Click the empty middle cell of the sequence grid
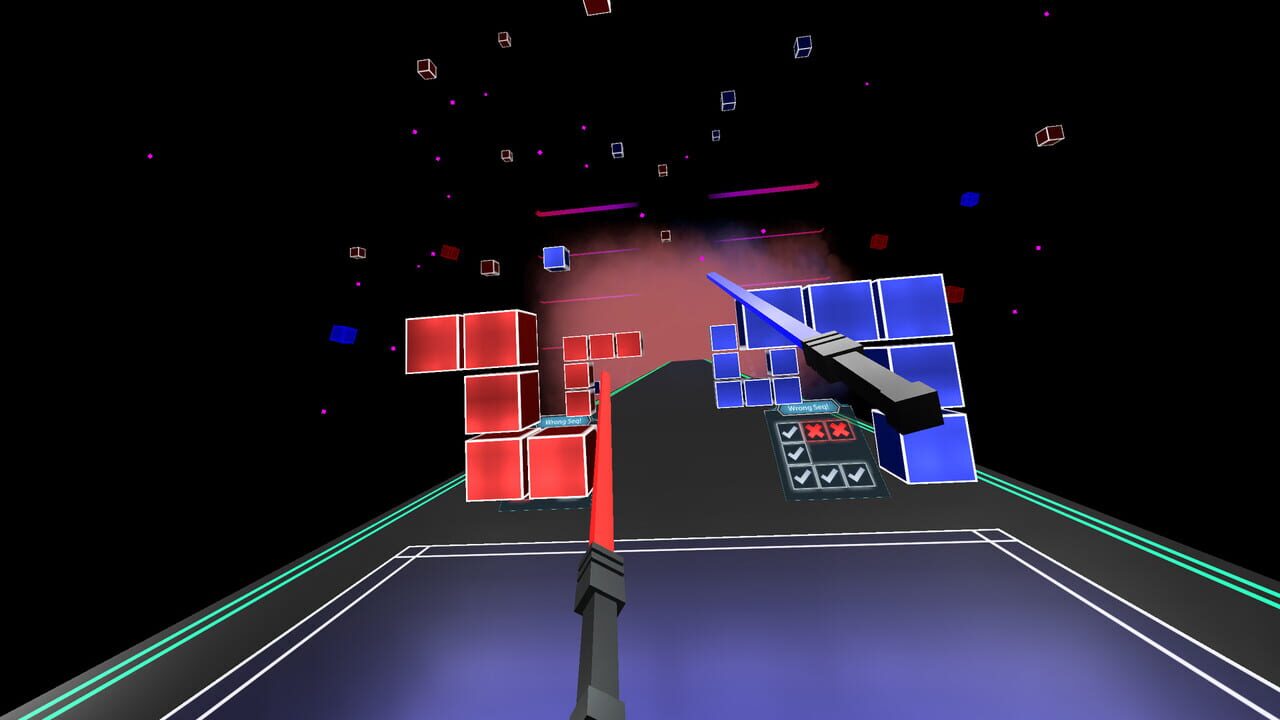This screenshot has width=1280, height=720. click(825, 452)
